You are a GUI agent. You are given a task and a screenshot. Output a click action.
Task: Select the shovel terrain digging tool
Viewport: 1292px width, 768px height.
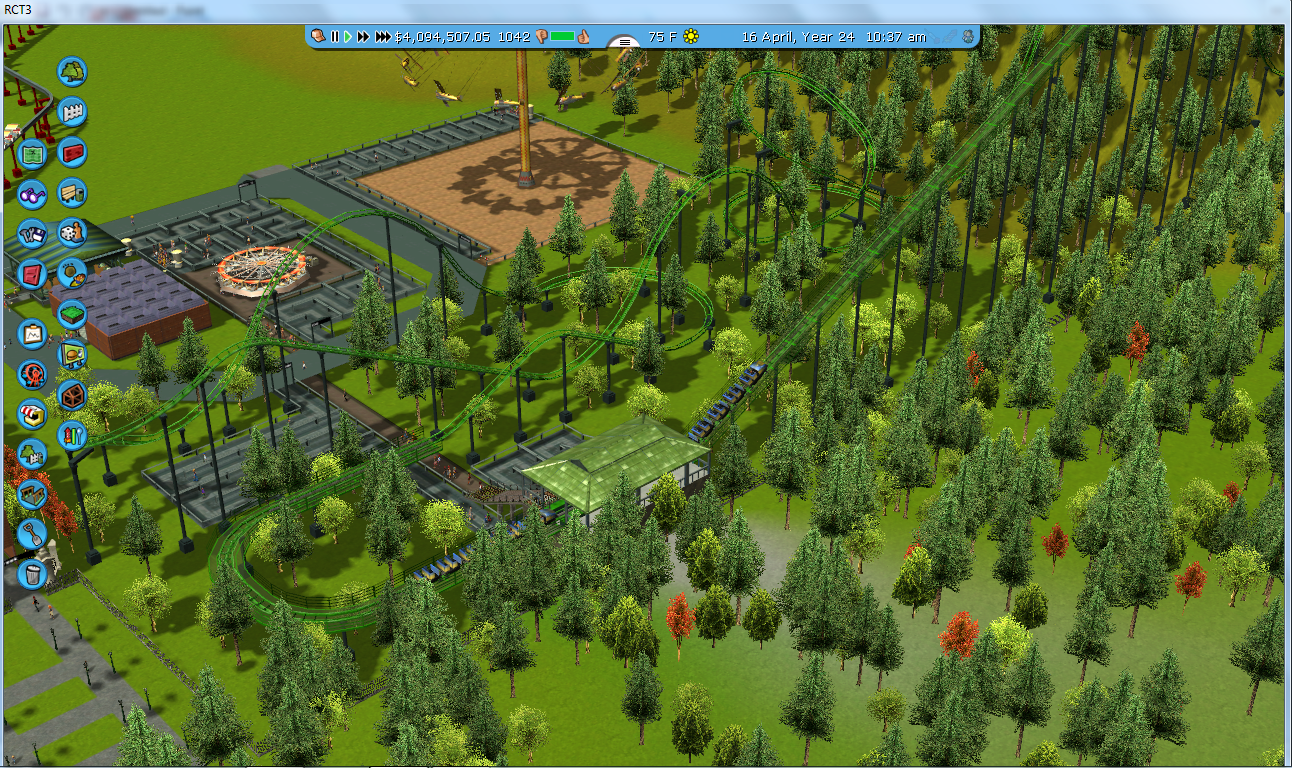(32, 532)
